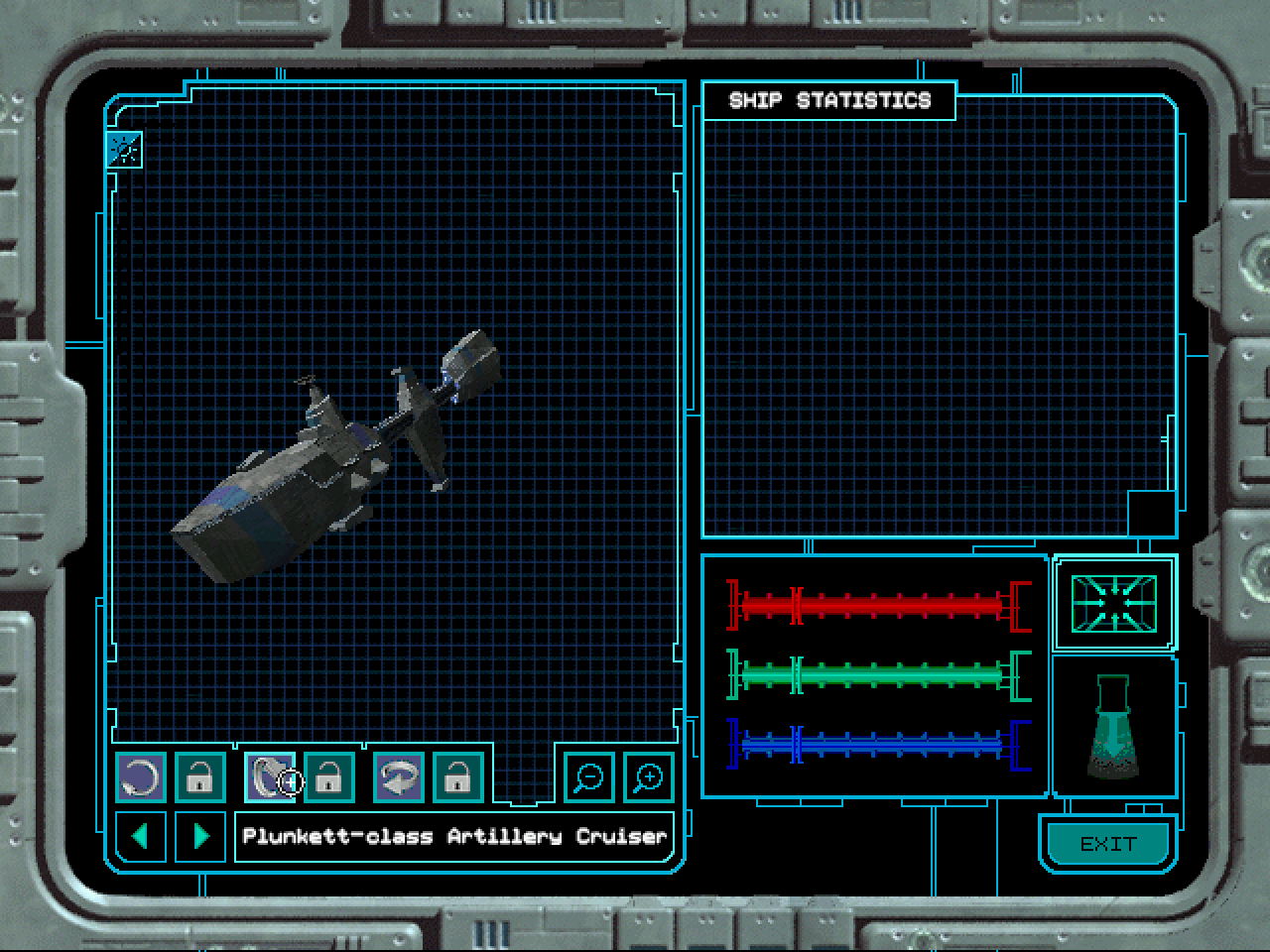Image resolution: width=1270 pixels, height=952 pixels.
Task: Toggle the circular-arrow roll rotation button
Action: (x=141, y=777)
